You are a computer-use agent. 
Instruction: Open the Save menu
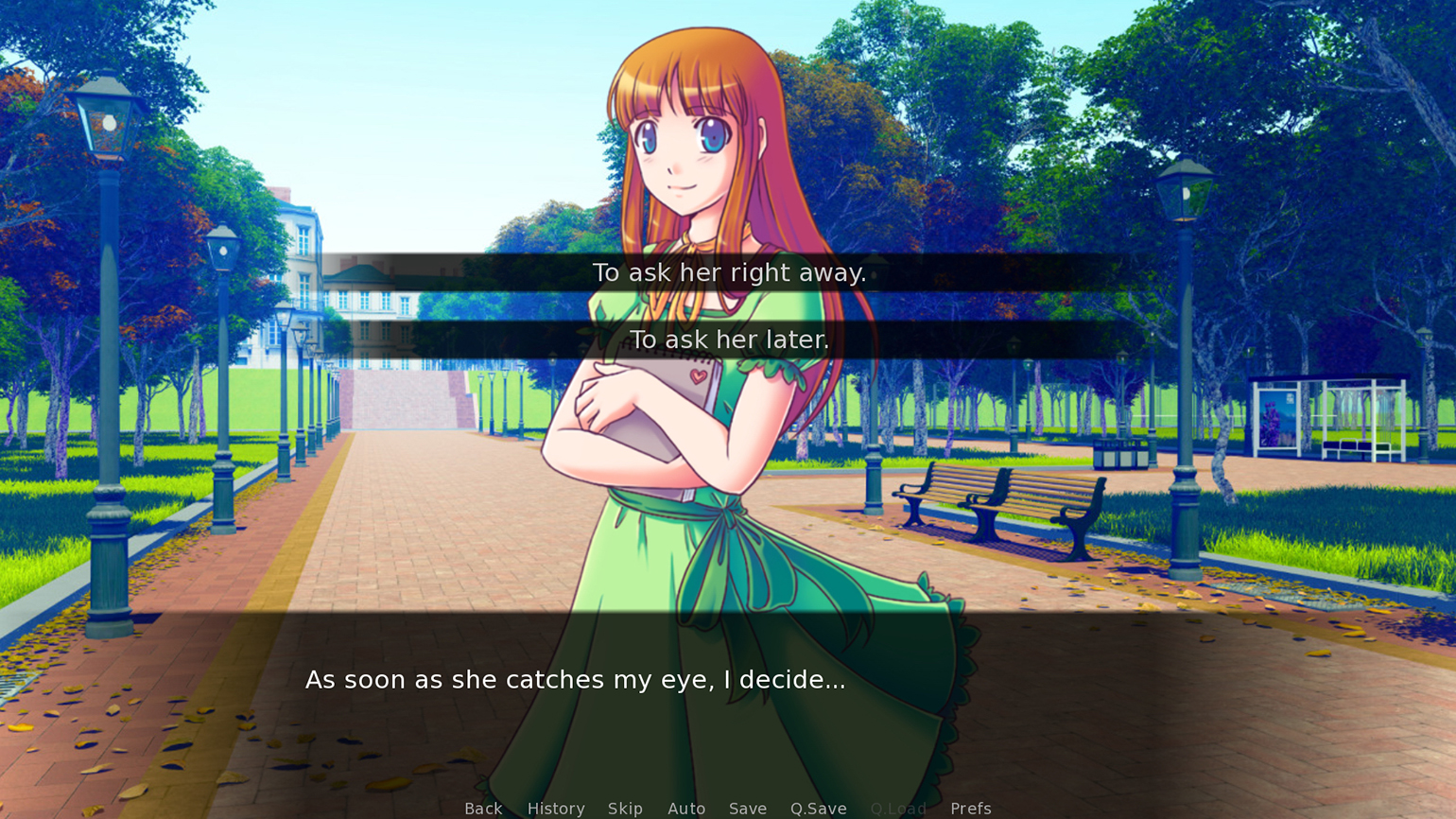(x=748, y=808)
